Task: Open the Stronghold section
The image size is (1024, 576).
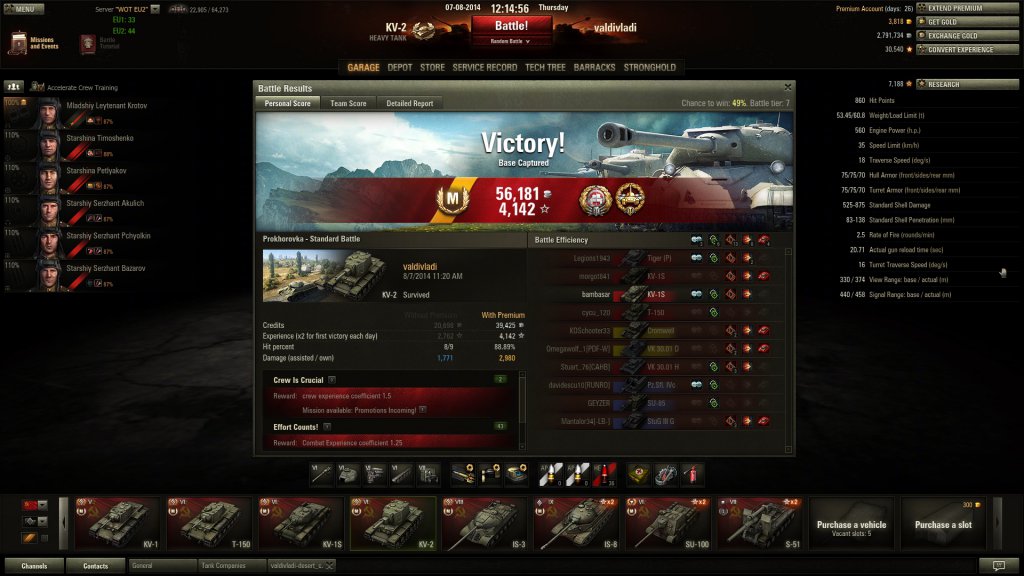Action: click(650, 67)
